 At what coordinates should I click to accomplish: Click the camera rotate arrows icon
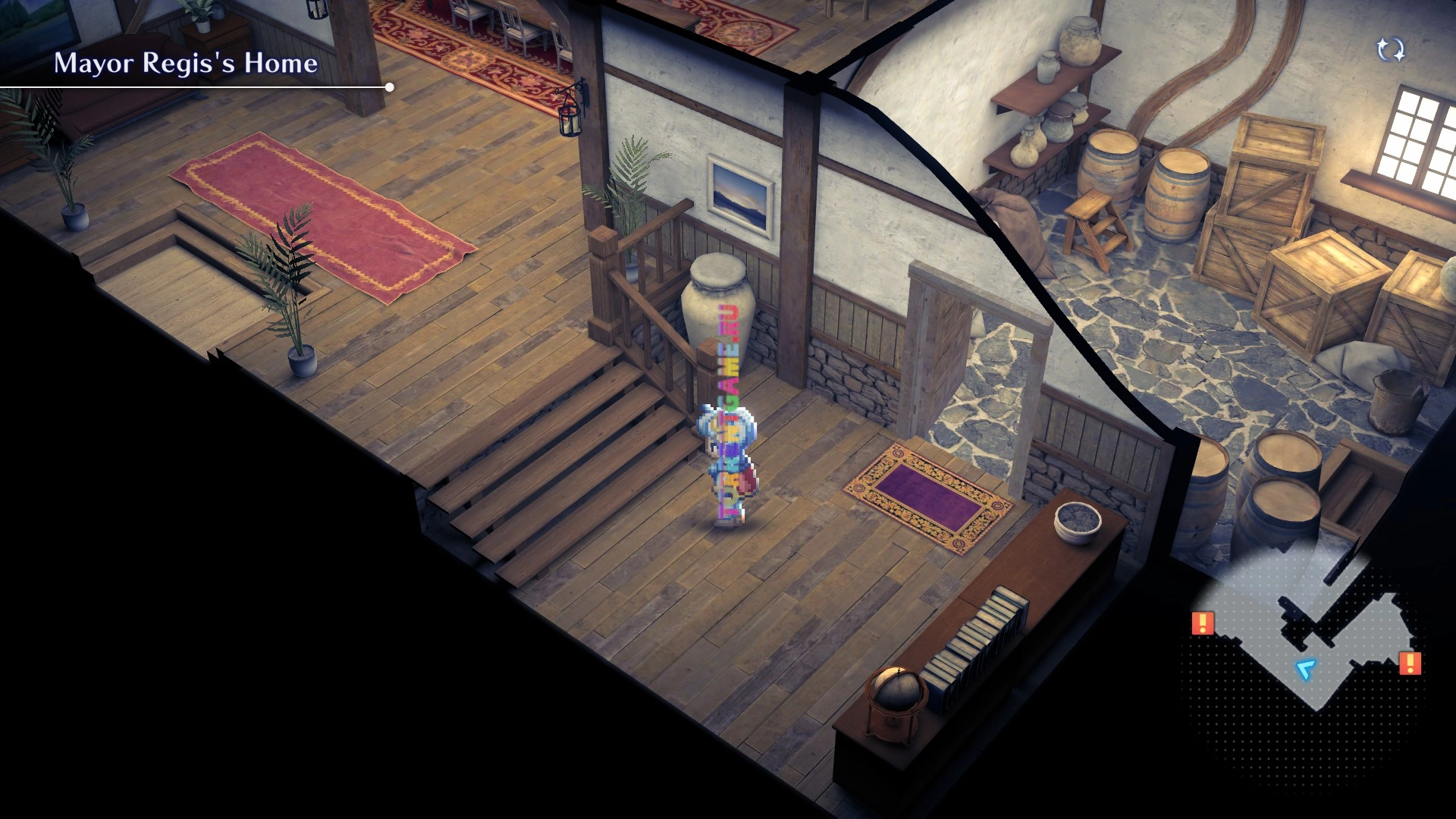(x=1390, y=50)
